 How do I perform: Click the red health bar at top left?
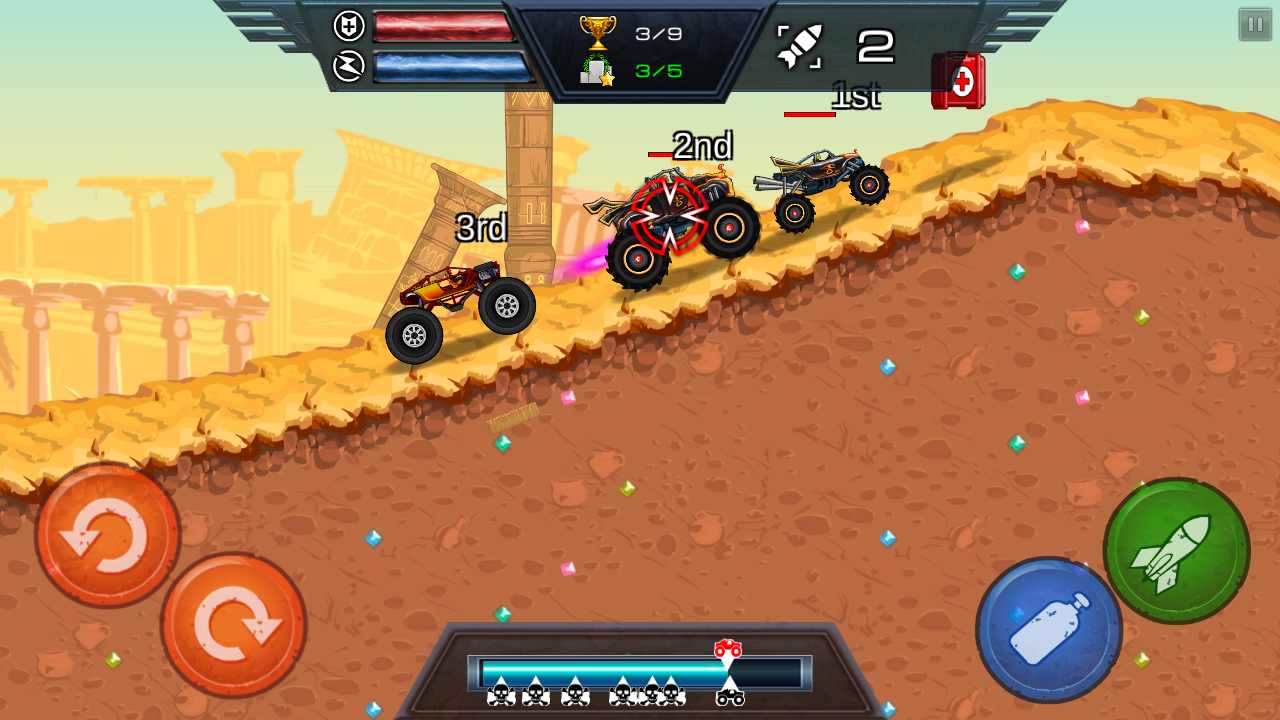click(445, 28)
